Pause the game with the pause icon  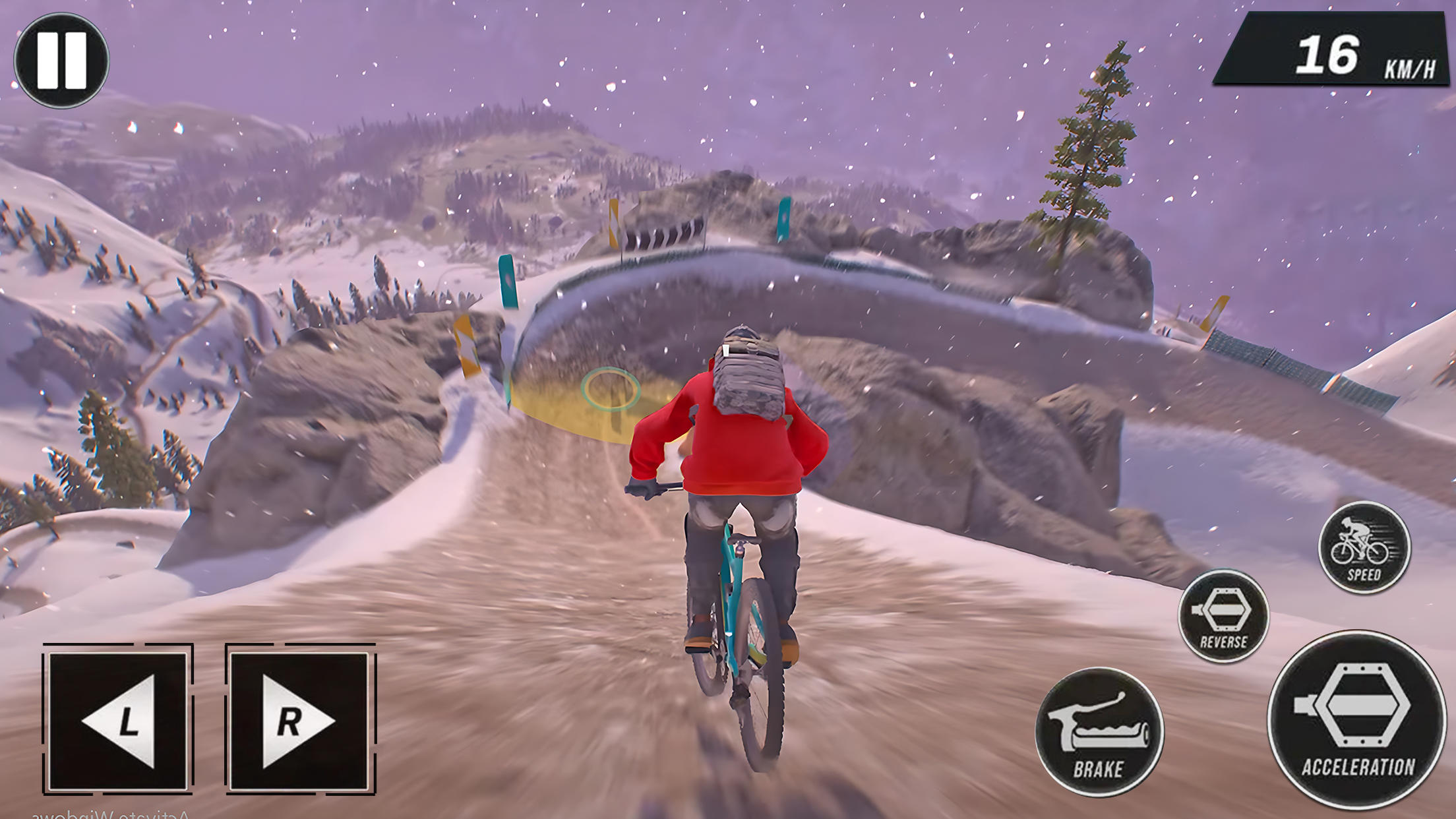point(63,59)
